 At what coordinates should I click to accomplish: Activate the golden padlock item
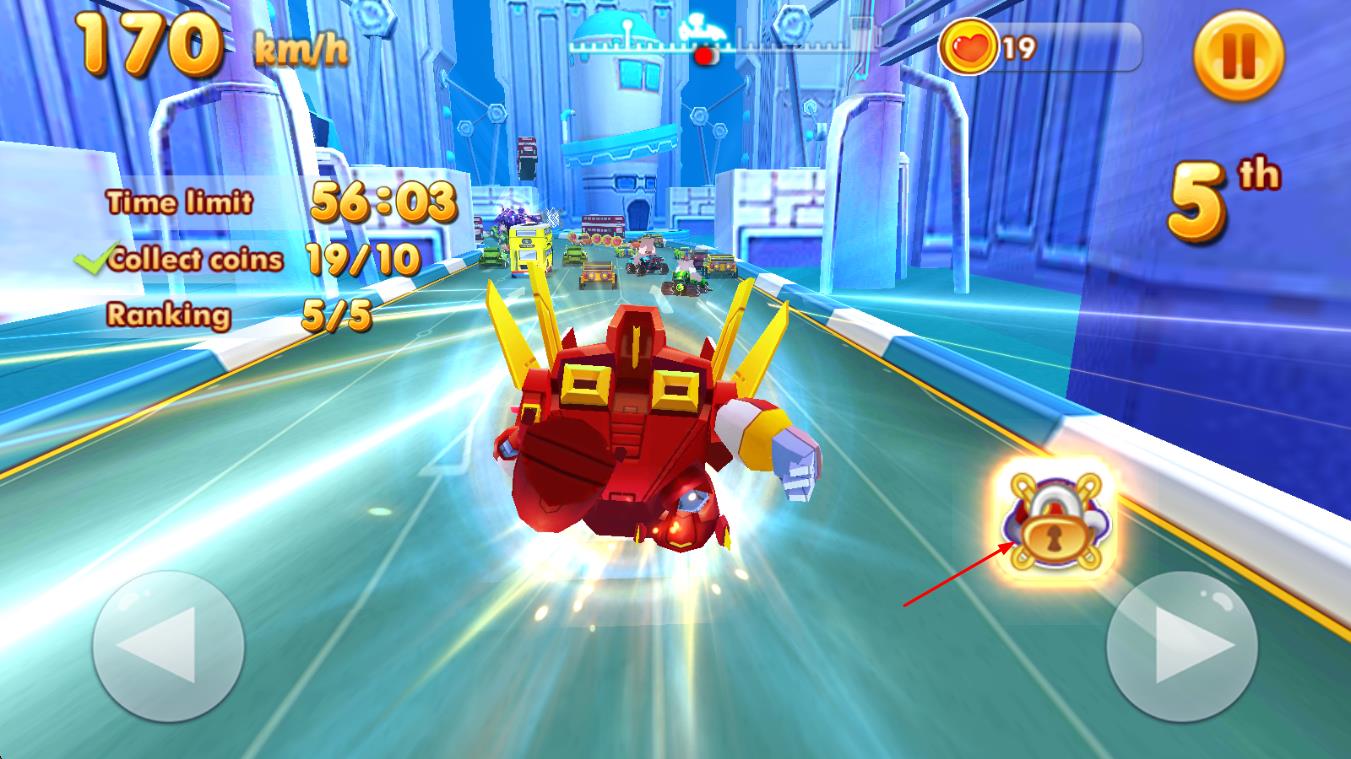click(x=1054, y=522)
